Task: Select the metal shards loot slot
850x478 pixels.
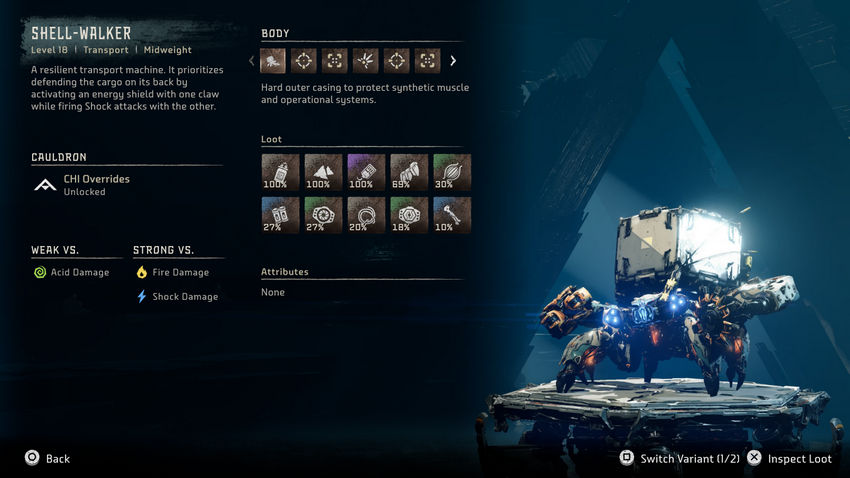Action: 322,172
